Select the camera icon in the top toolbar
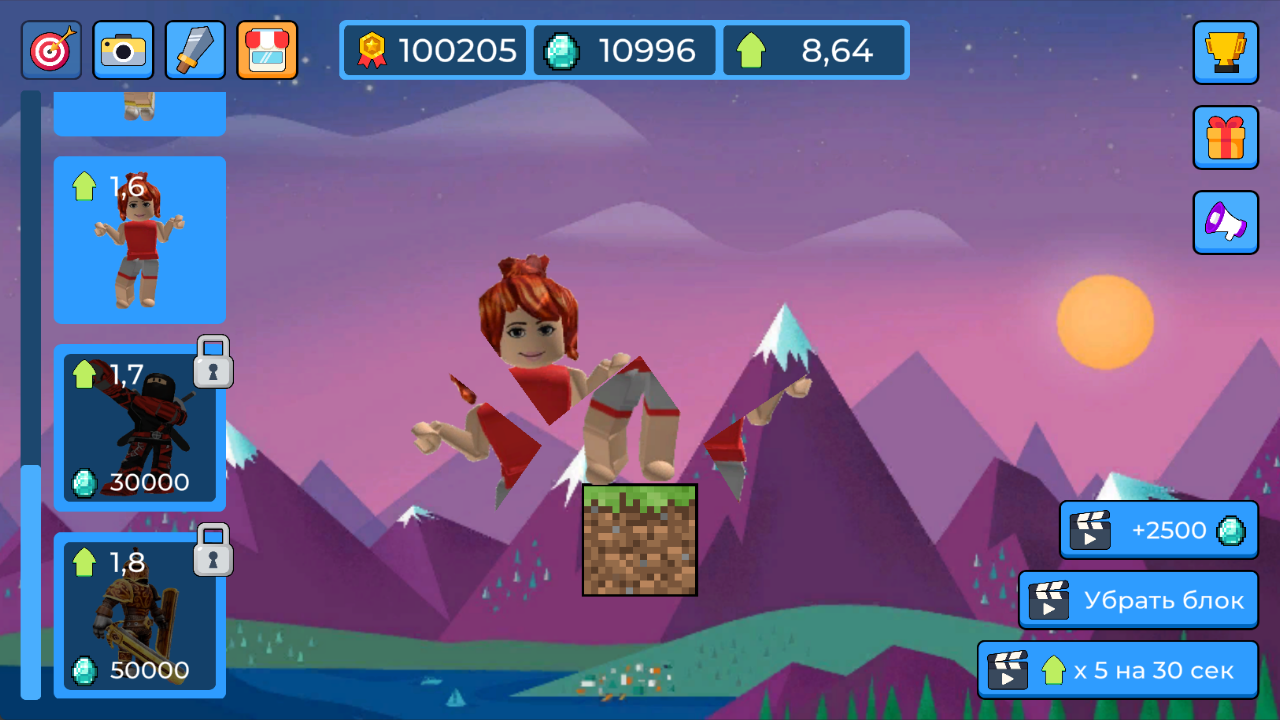This screenshot has width=1280, height=720. 122,49
